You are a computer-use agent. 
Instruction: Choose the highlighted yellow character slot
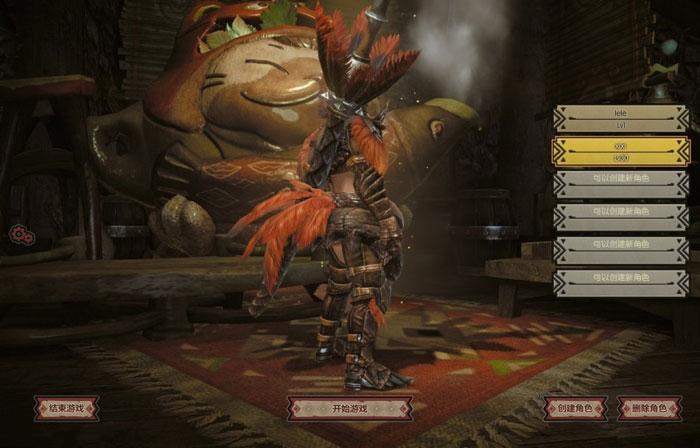621,151
